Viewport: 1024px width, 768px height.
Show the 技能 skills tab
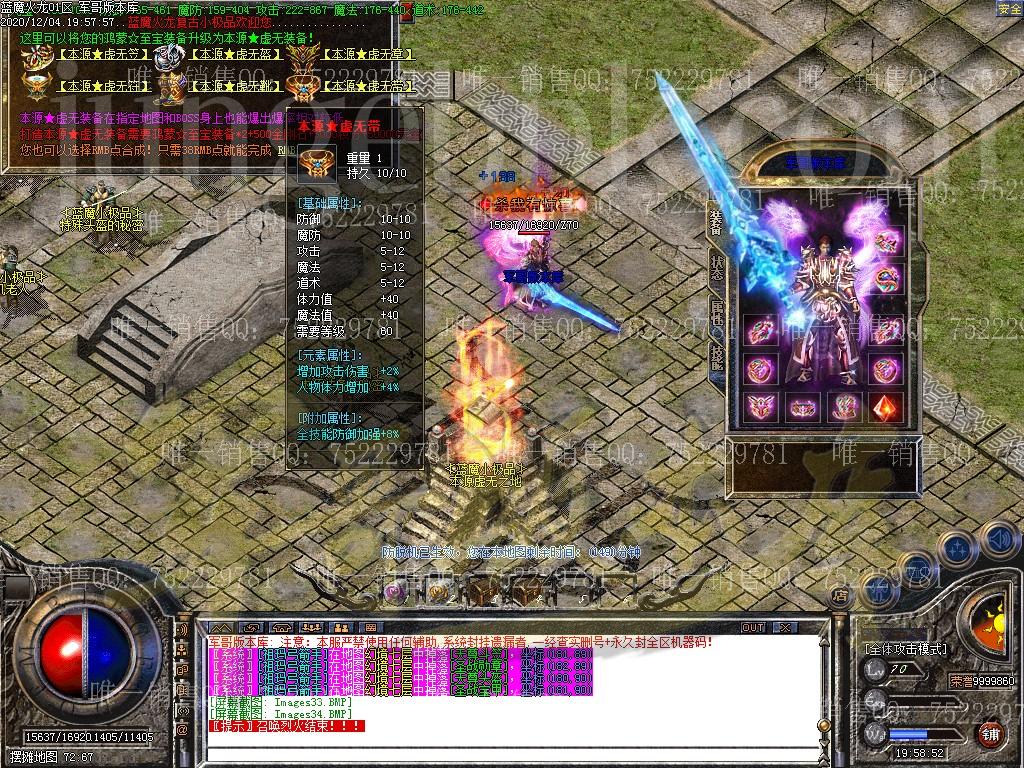click(x=716, y=357)
